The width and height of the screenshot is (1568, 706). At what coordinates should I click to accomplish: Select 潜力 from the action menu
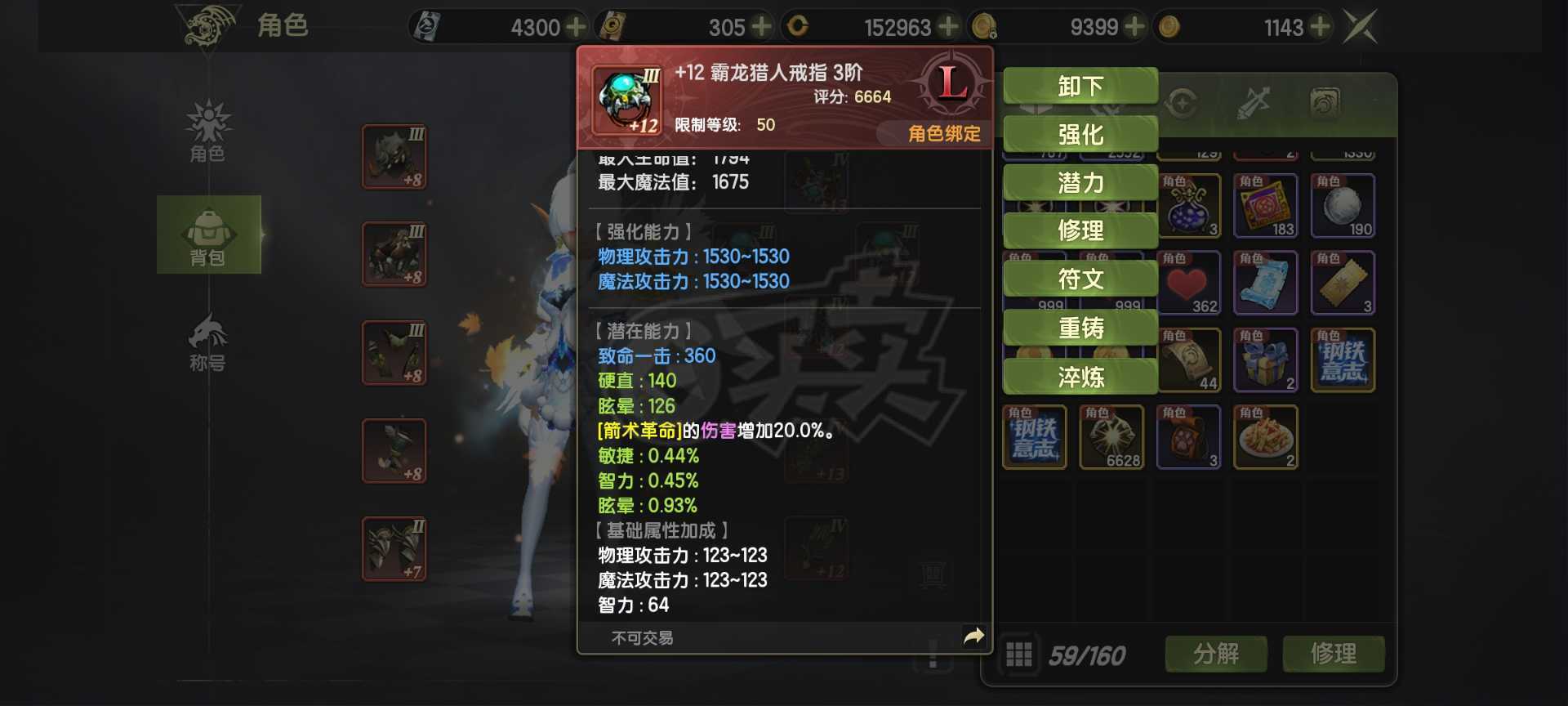[x=1080, y=182]
